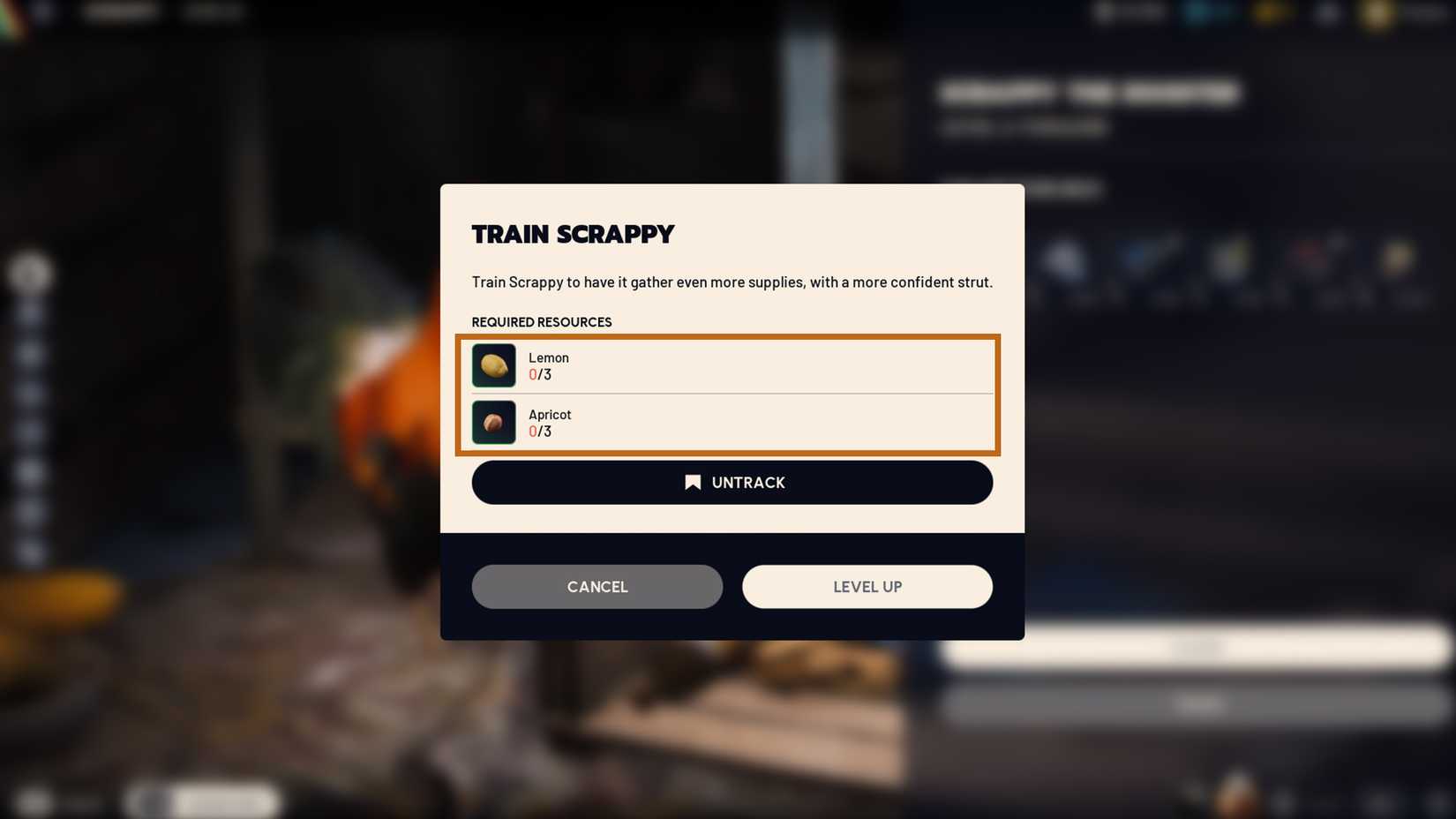This screenshot has width=1456, height=819.
Task: Open the second menu item in the top navigation
Action: [x=212, y=12]
